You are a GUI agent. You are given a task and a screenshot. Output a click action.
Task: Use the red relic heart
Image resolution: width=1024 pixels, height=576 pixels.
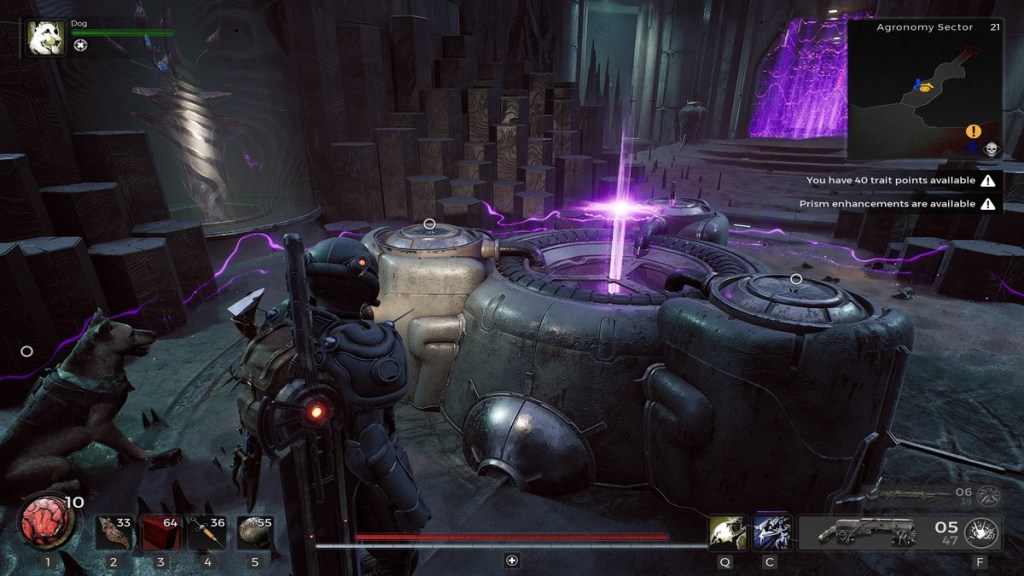pos(45,522)
